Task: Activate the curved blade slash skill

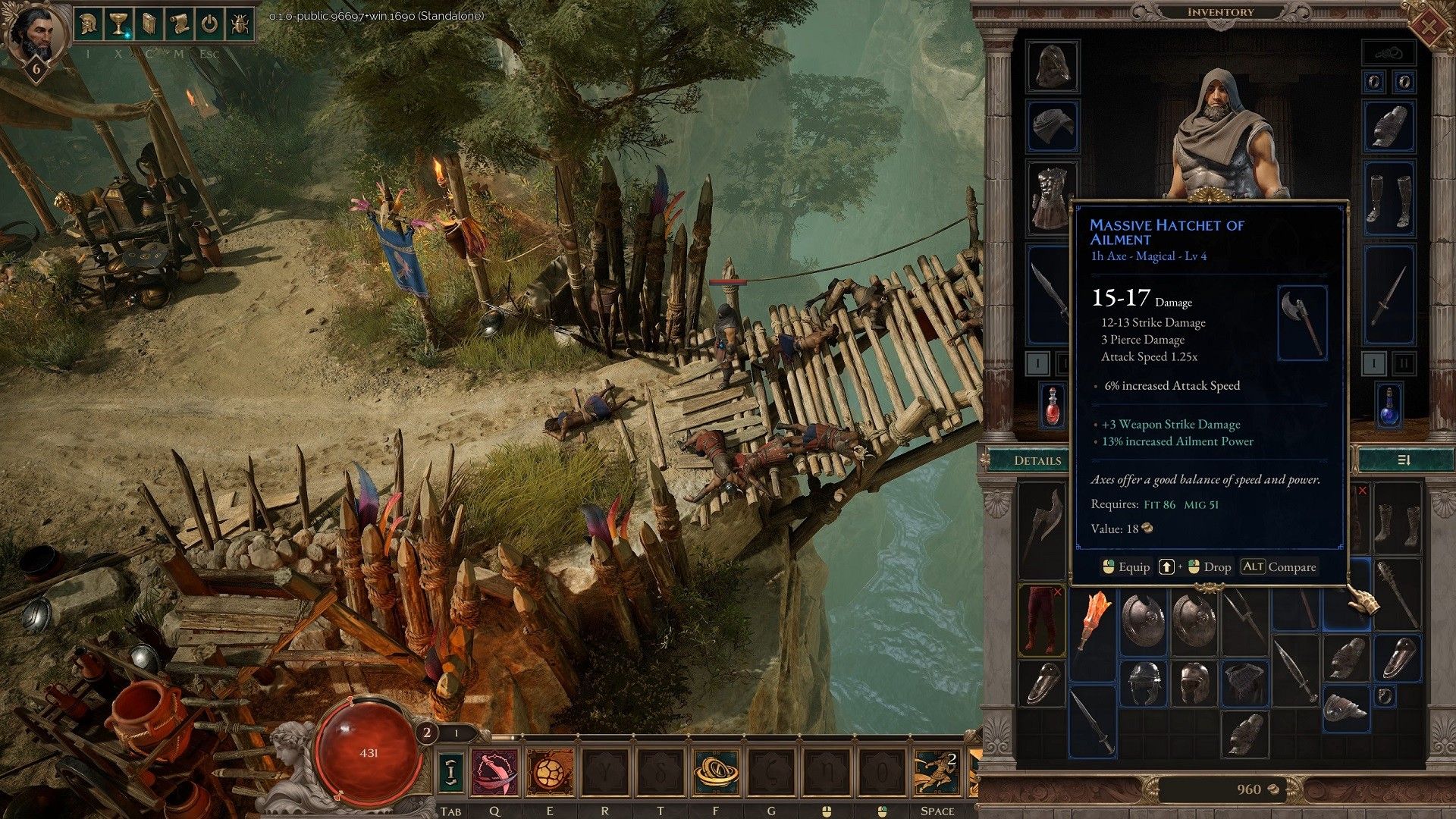Action: click(x=494, y=772)
